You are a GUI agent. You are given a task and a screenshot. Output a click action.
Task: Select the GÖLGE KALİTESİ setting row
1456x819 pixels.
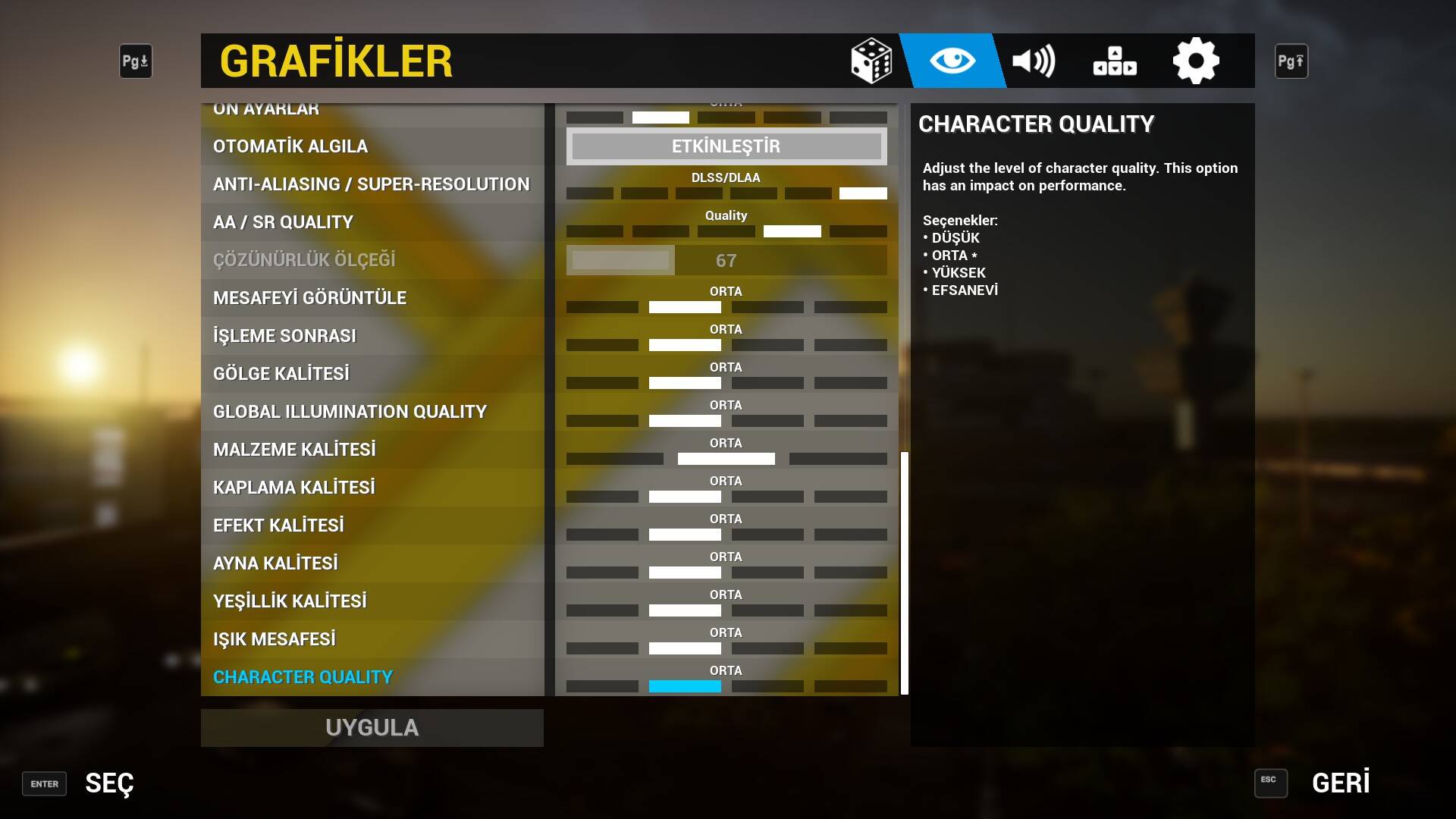[281, 374]
